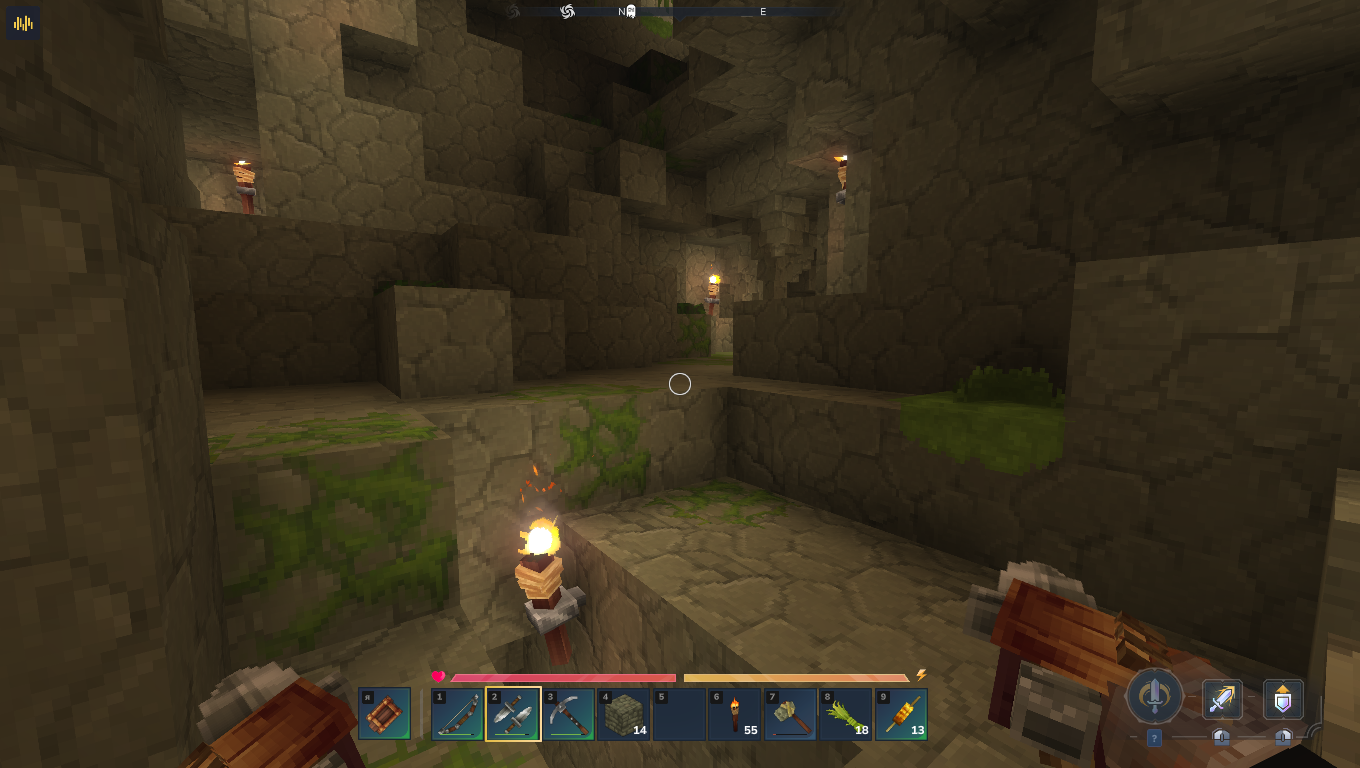Screen dimensions: 1360x768
Task: Select the green plant fiber stack
Action: click(x=846, y=714)
